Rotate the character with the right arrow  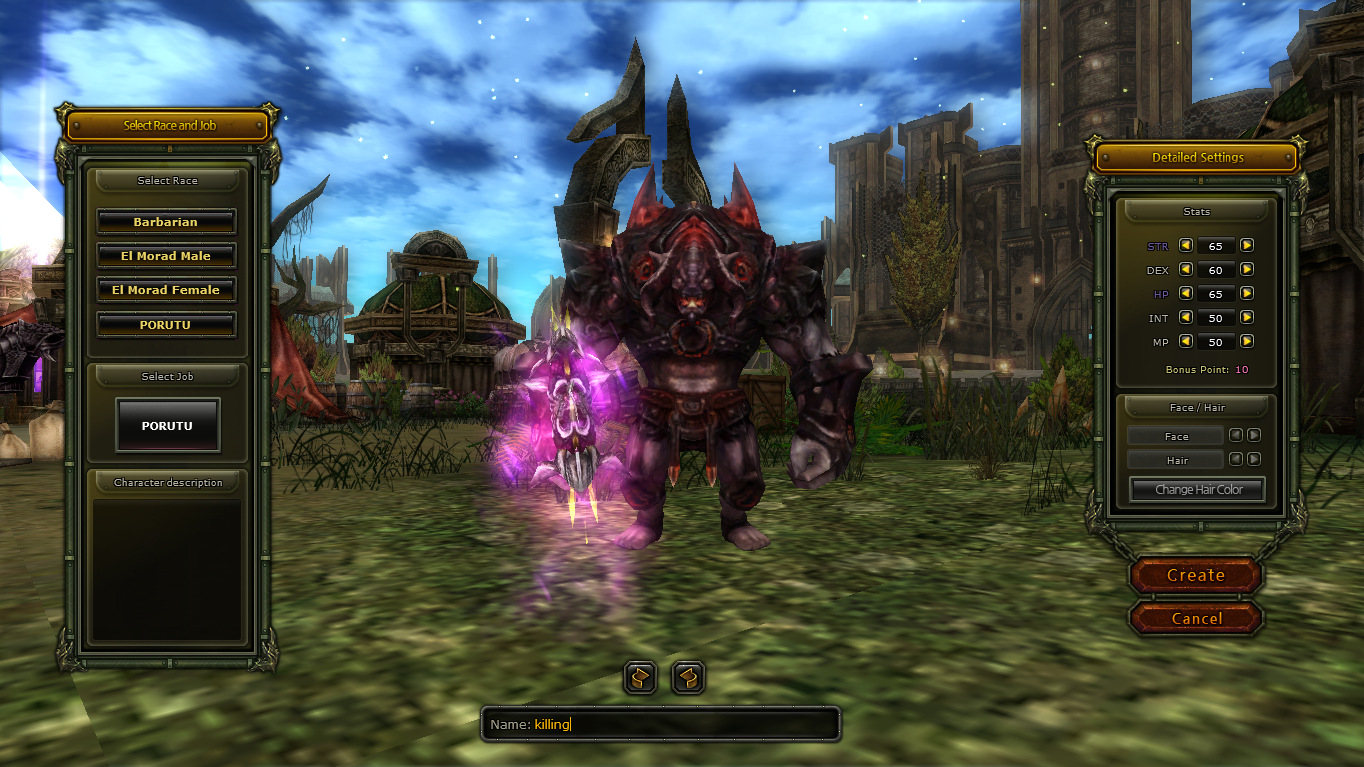coord(688,678)
